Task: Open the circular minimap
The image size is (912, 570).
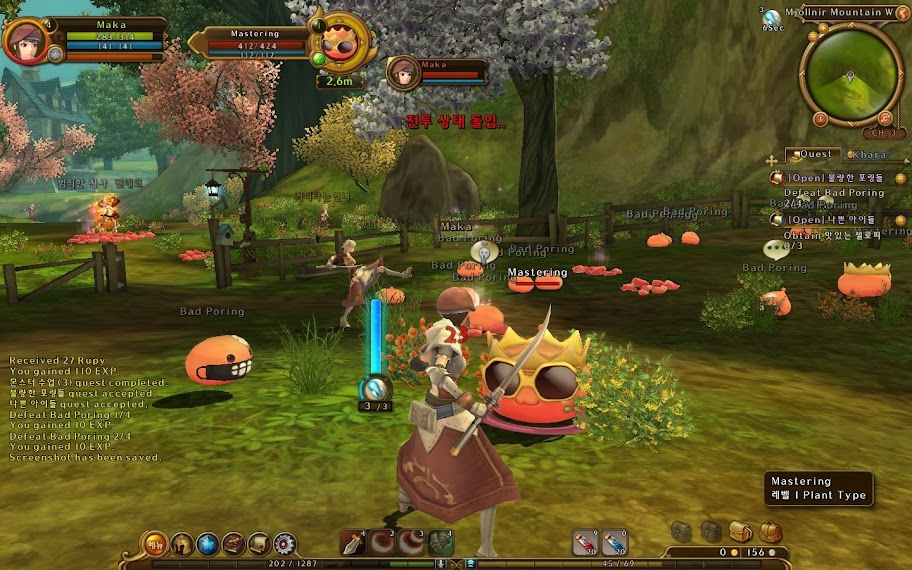Action: [x=851, y=75]
